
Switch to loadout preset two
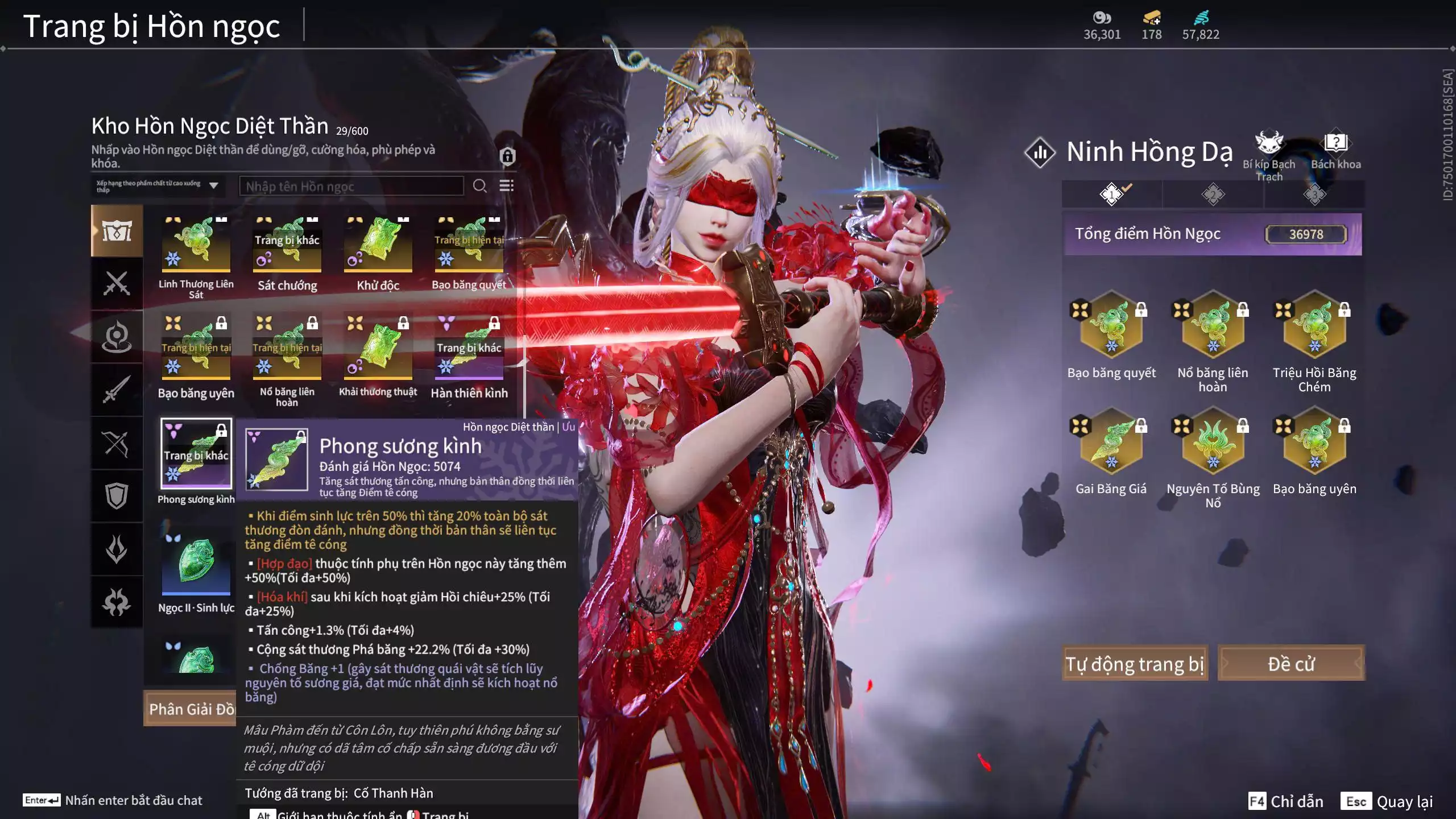pos(1213,195)
